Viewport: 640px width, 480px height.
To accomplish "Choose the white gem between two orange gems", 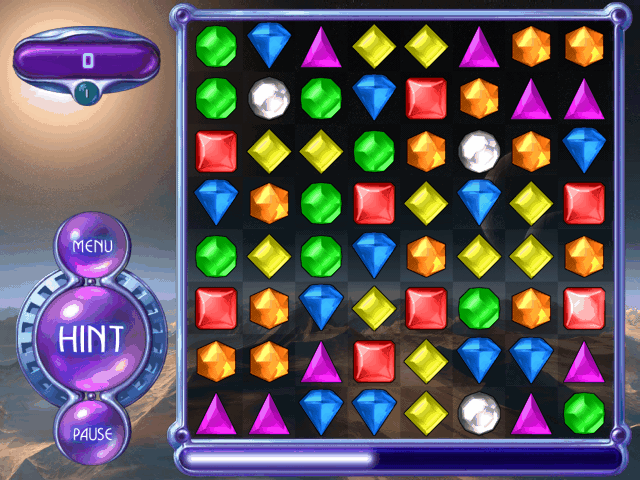I will (x=479, y=150).
